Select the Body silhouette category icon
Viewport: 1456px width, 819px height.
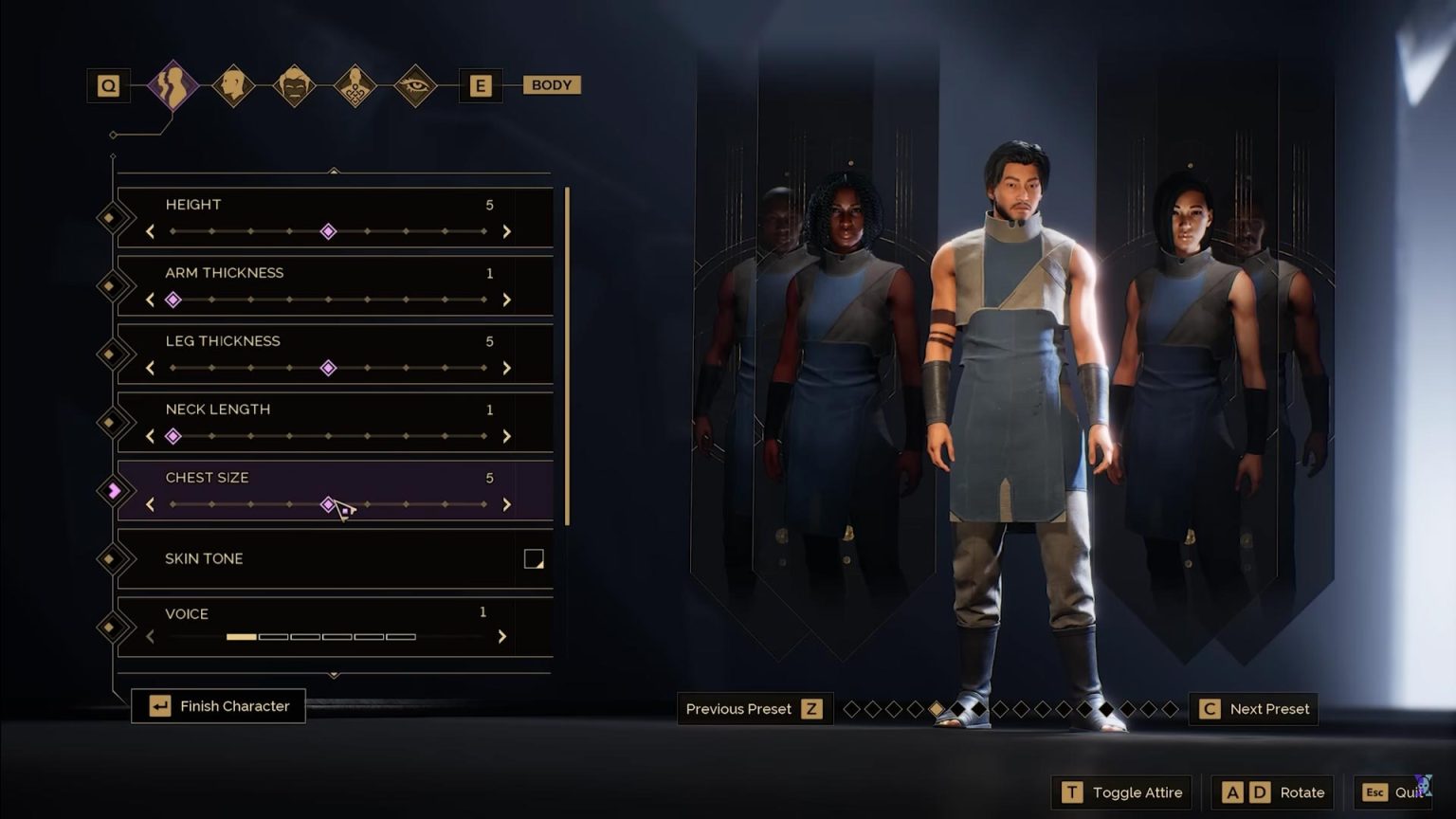tap(173, 84)
